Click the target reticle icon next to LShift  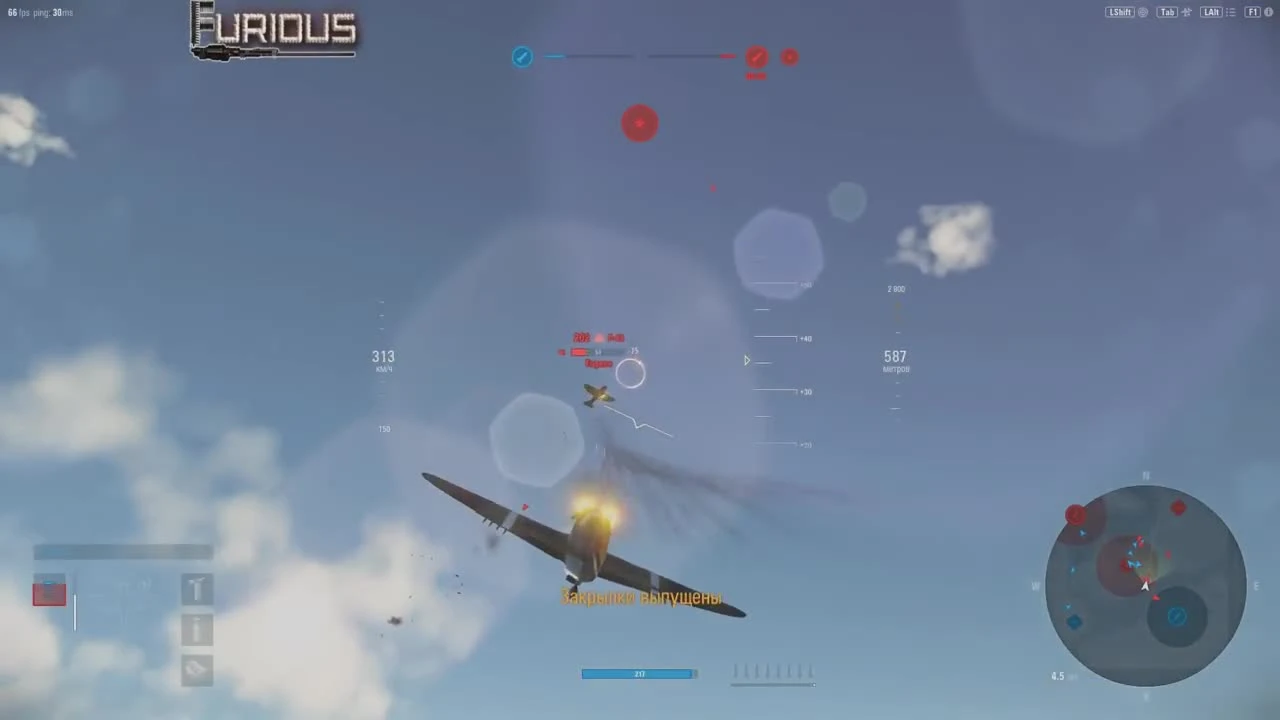coord(1143,12)
